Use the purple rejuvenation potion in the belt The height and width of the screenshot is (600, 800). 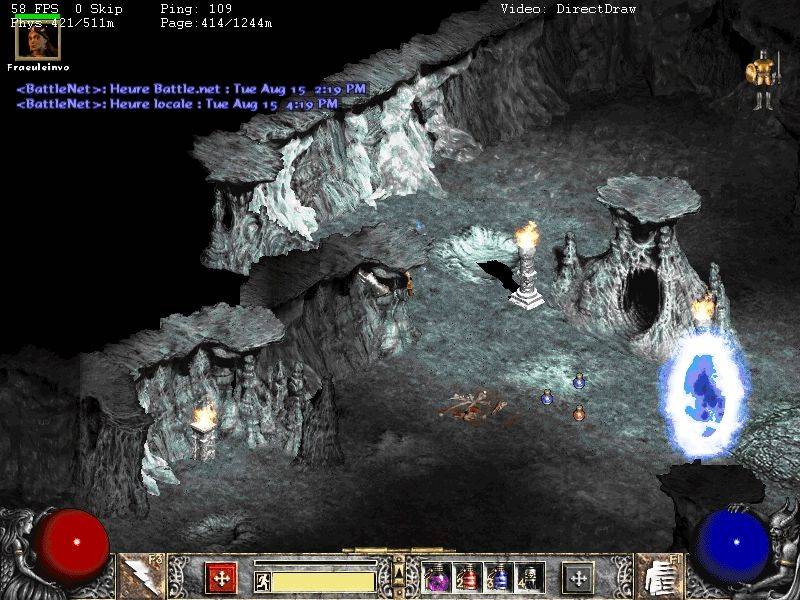pyautogui.click(x=438, y=577)
